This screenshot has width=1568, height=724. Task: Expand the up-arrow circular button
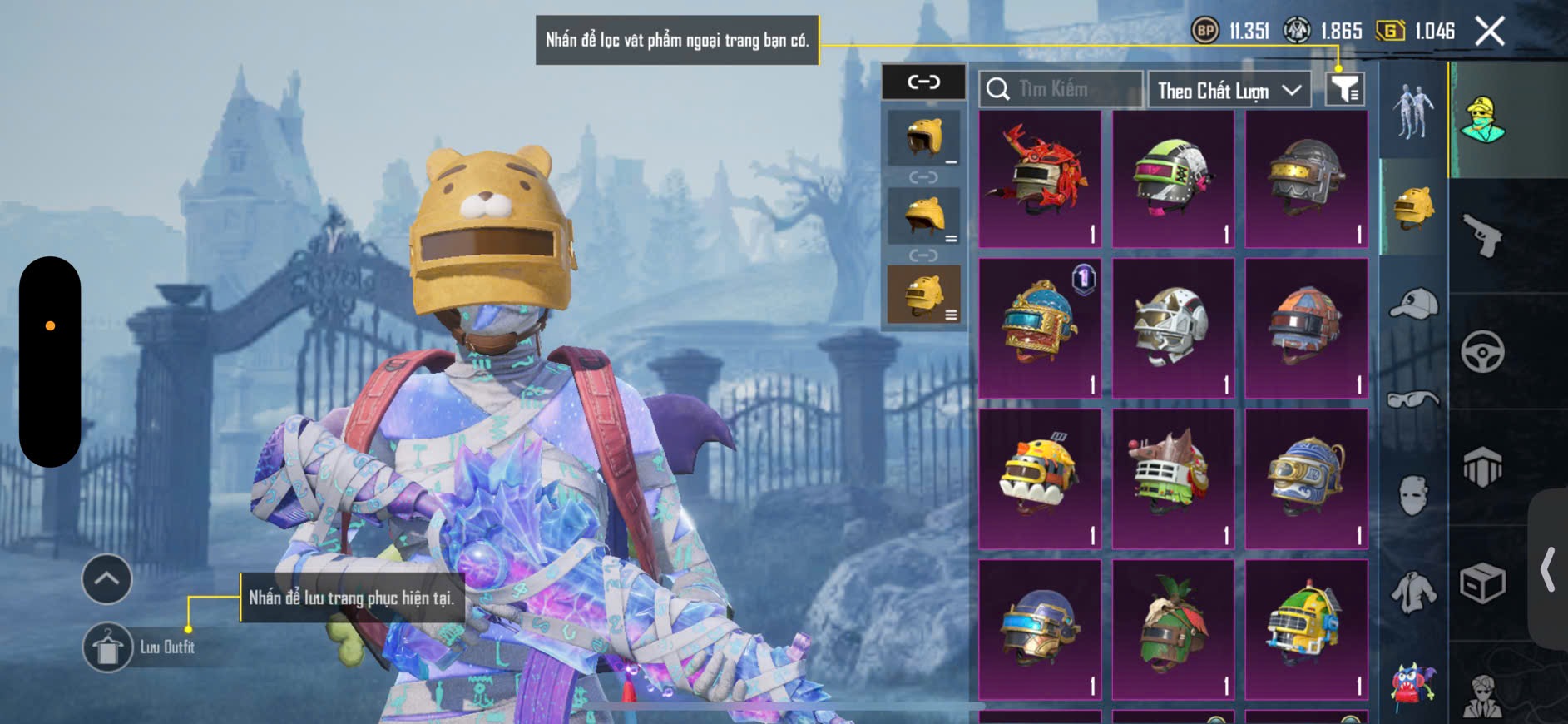[106, 578]
